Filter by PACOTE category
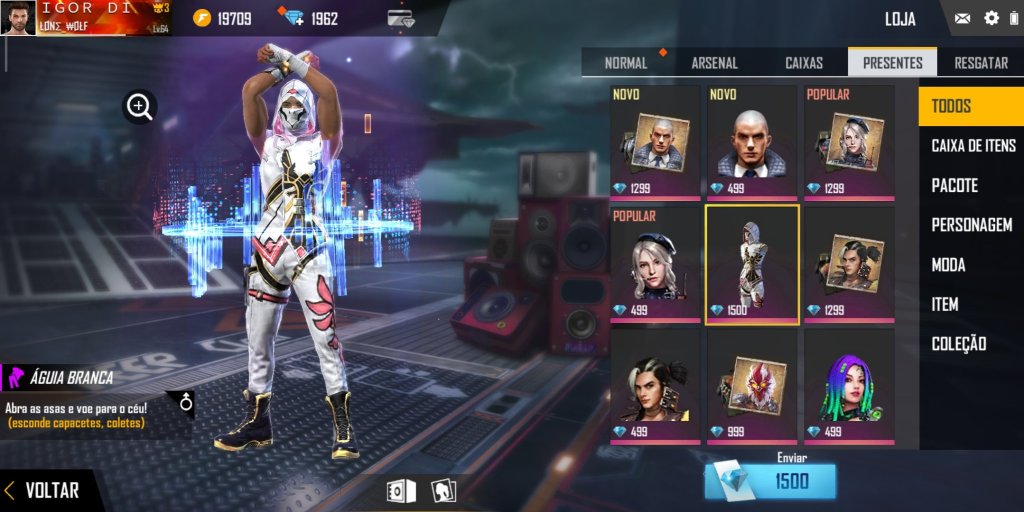1024x512 pixels. pyautogui.click(x=954, y=186)
